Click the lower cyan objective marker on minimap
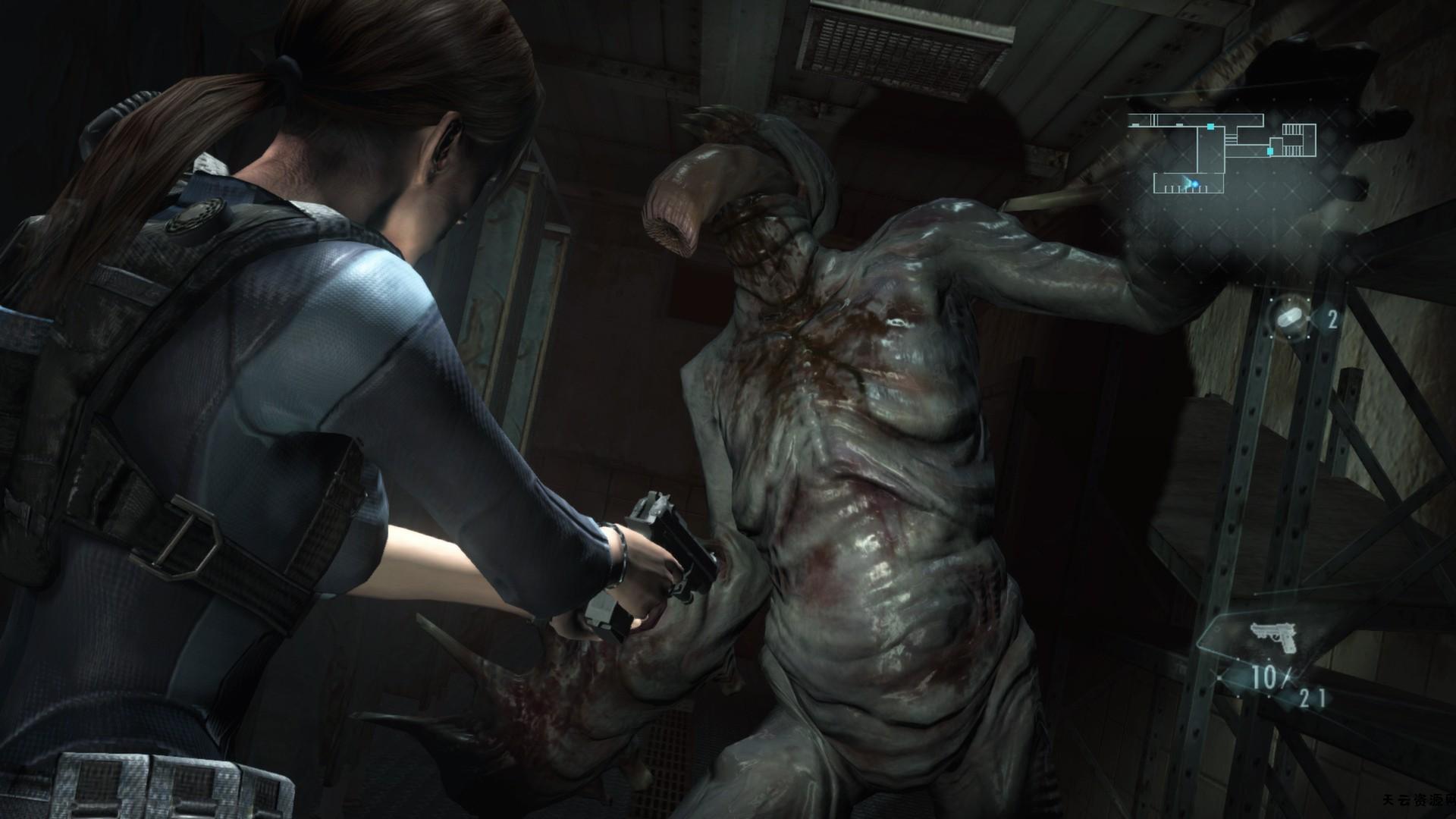The image size is (1456, 819). click(1270, 151)
